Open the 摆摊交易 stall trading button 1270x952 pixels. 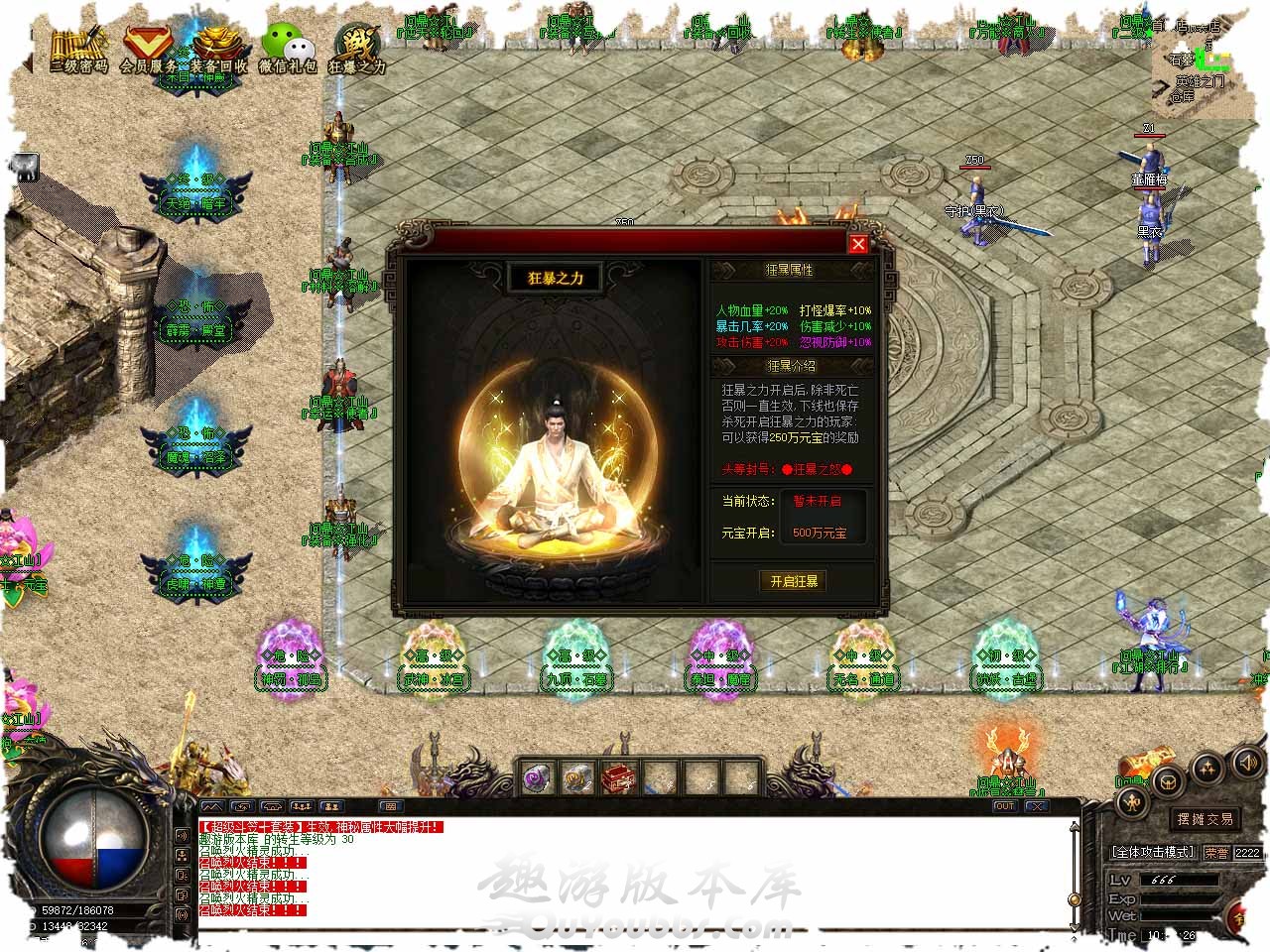[x=1205, y=819]
